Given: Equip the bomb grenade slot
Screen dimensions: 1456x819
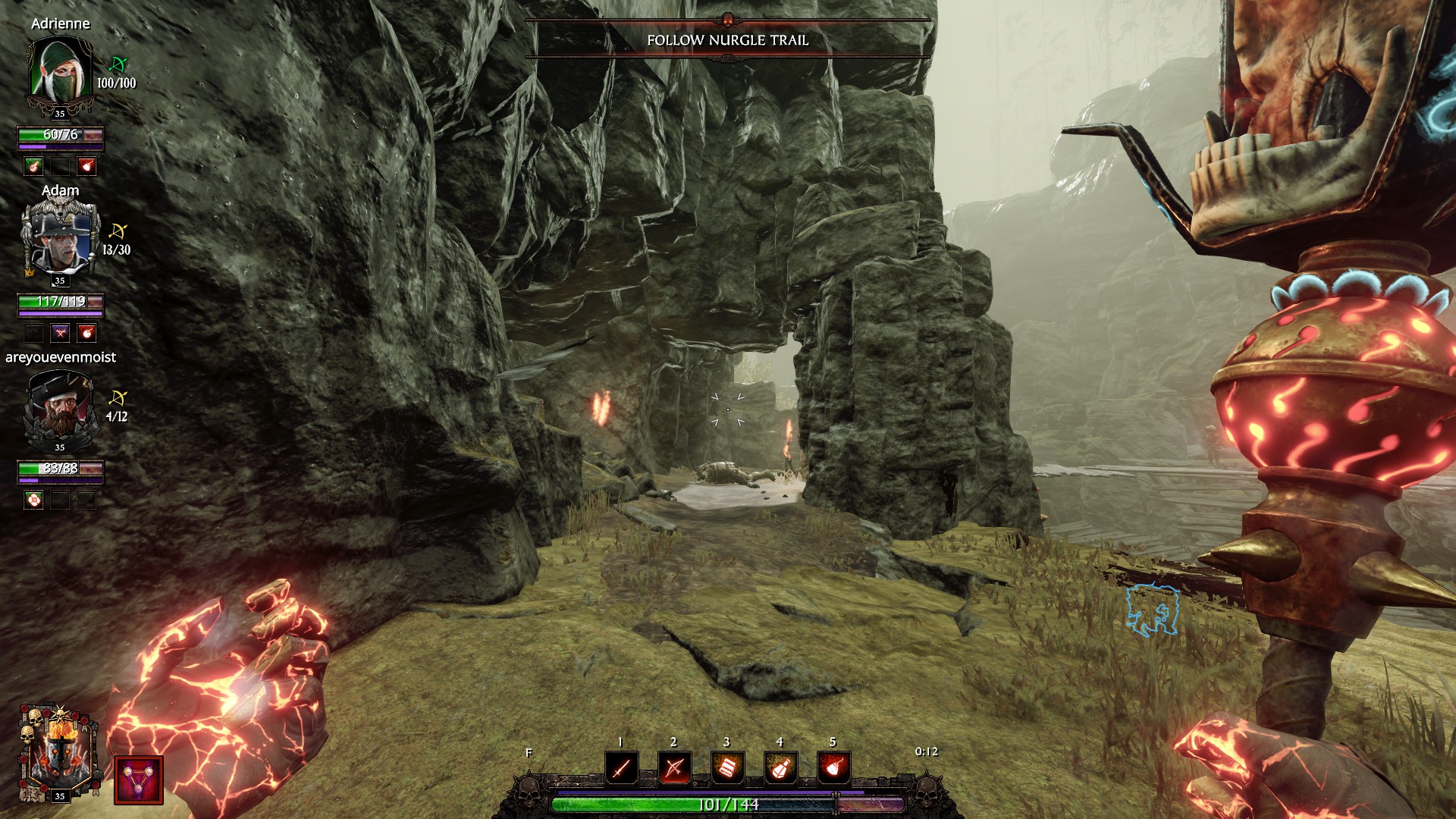Looking at the screenshot, I should [x=833, y=768].
